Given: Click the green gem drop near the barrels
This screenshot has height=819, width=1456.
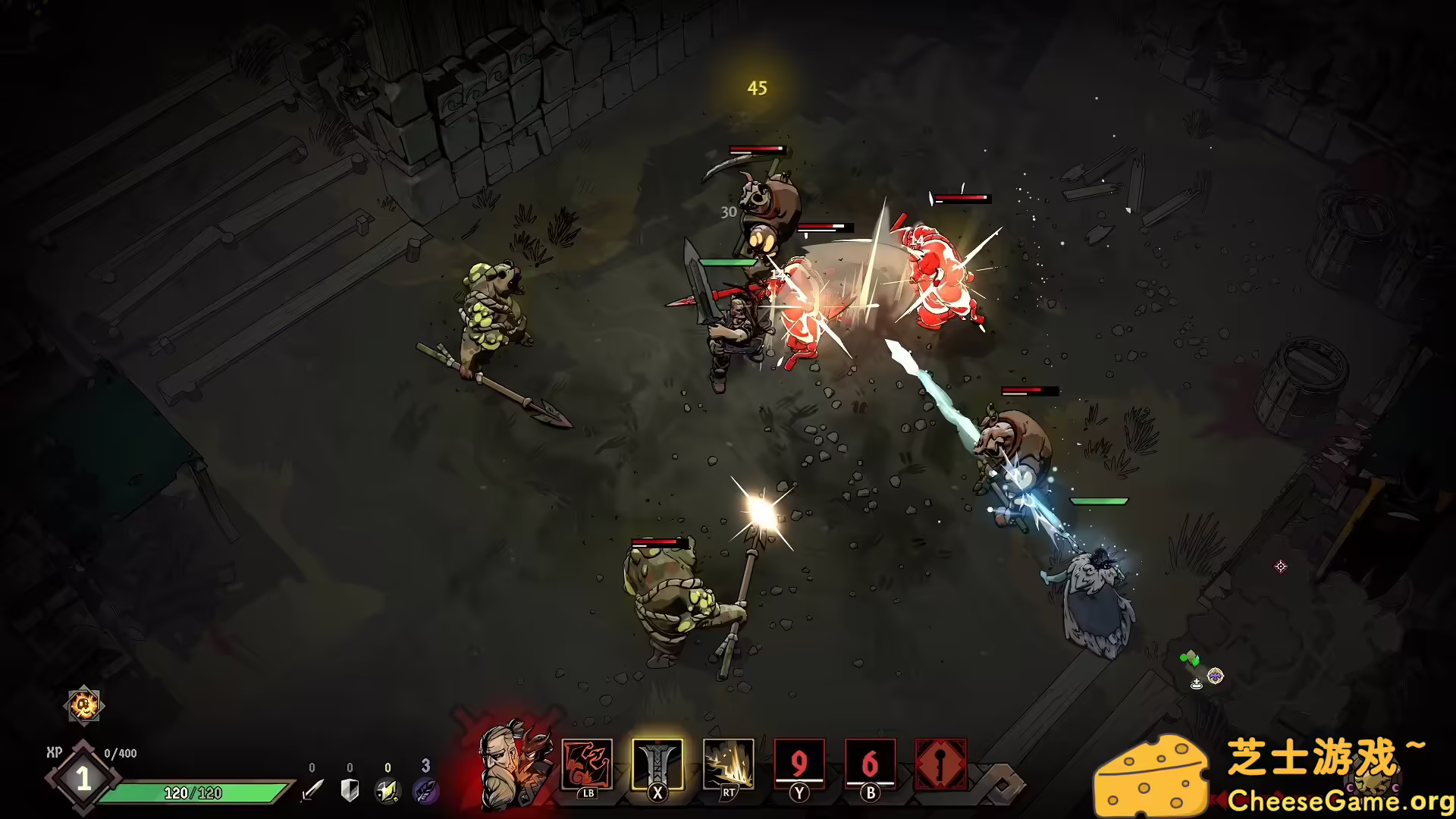Looking at the screenshot, I should [1191, 658].
